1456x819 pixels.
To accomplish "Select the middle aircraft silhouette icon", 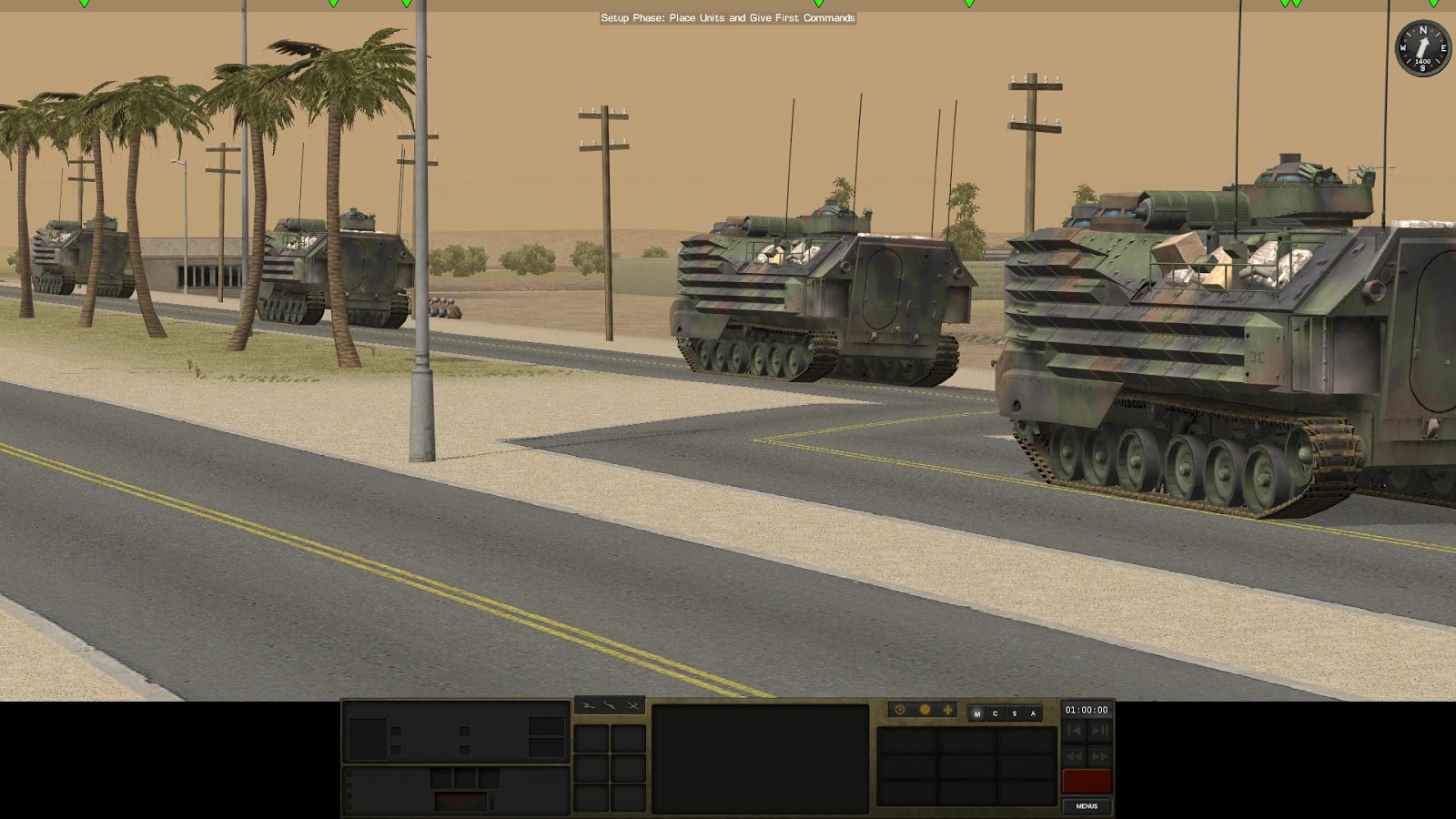I will tap(610, 704).
